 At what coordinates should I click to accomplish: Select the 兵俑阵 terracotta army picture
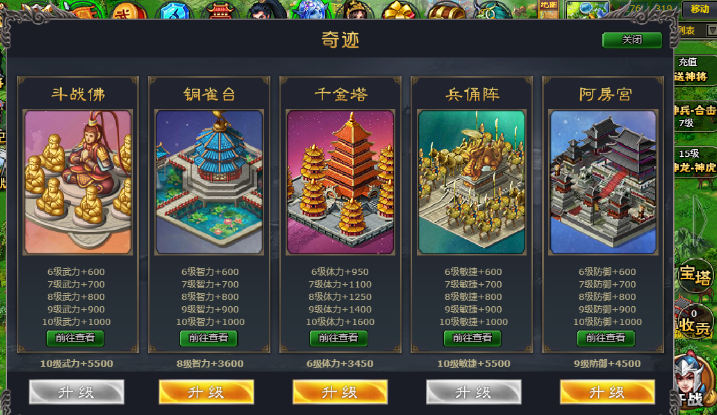[473, 182]
